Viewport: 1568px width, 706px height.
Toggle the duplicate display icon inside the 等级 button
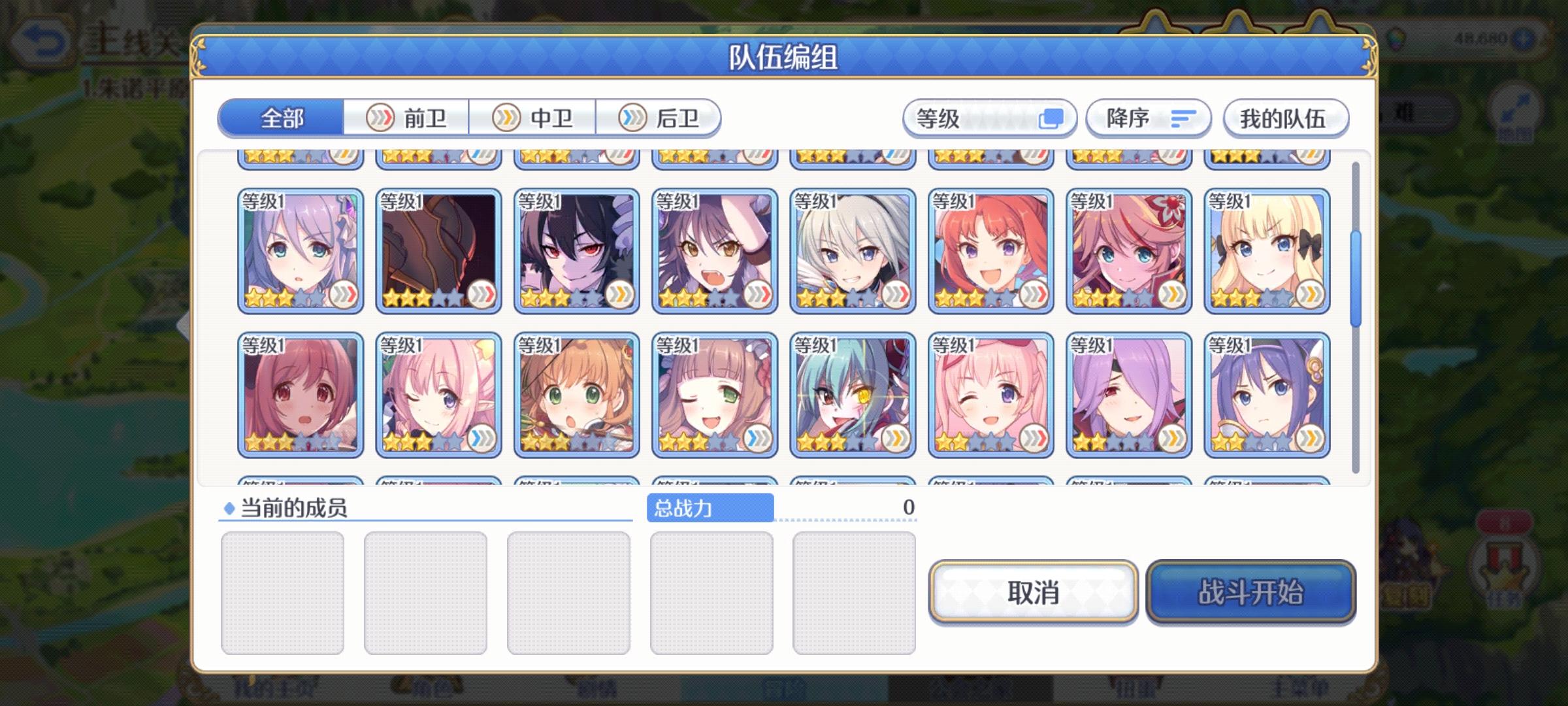click(1053, 118)
